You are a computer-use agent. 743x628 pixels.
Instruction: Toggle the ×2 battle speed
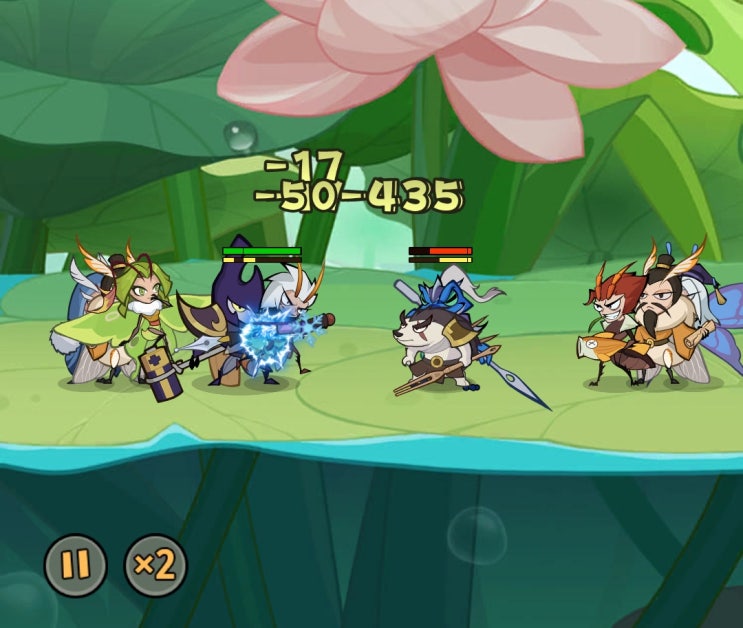pos(155,565)
